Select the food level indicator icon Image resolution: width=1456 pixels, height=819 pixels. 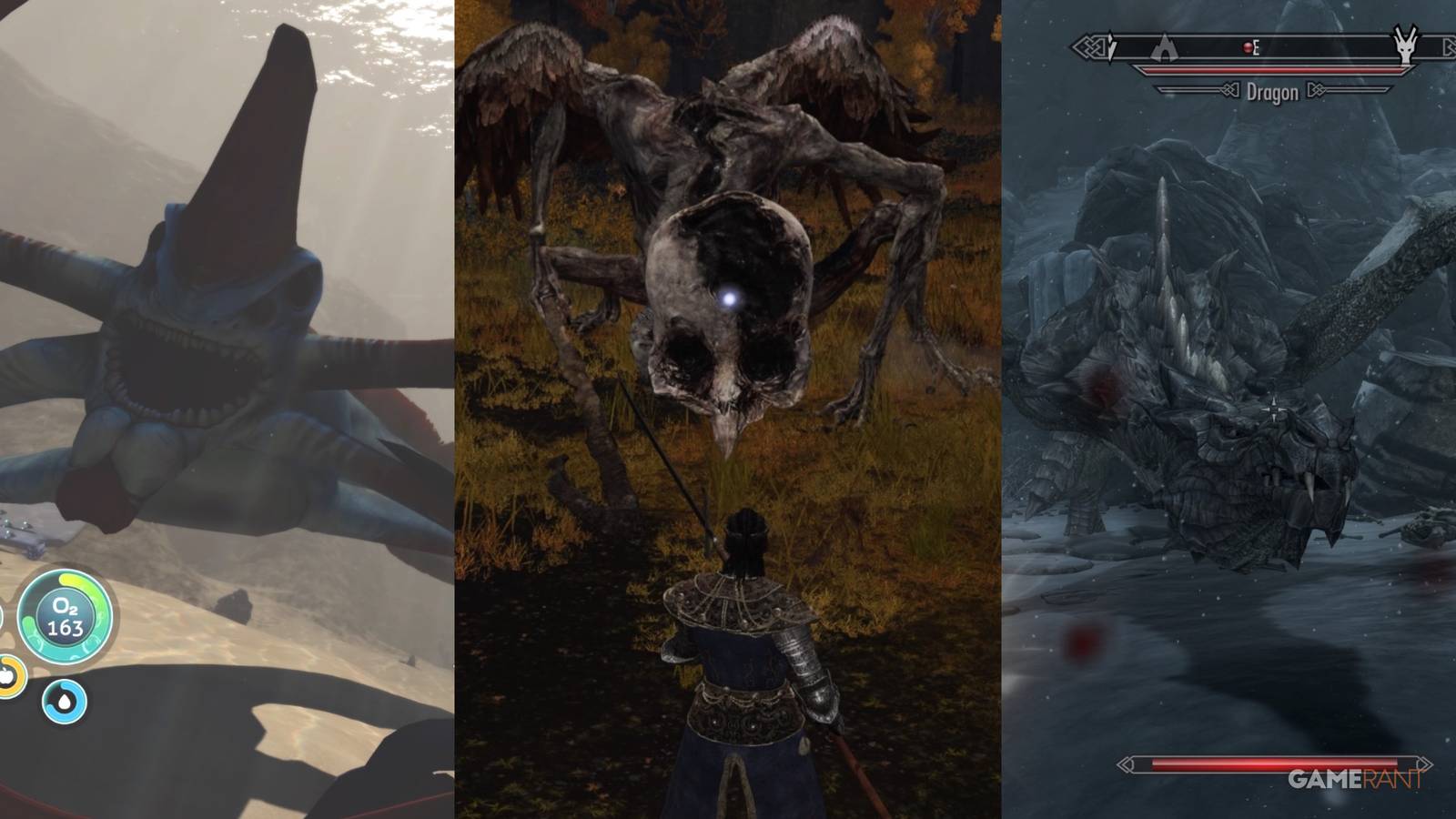tap(7, 678)
